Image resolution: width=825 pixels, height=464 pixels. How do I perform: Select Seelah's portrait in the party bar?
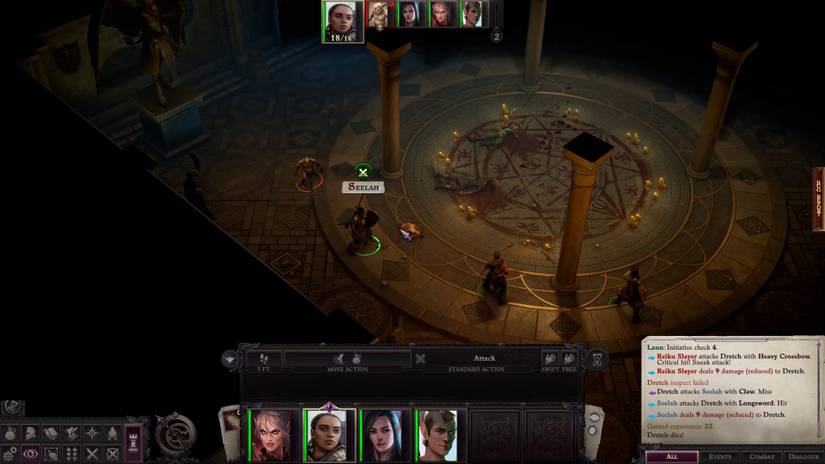click(x=329, y=435)
